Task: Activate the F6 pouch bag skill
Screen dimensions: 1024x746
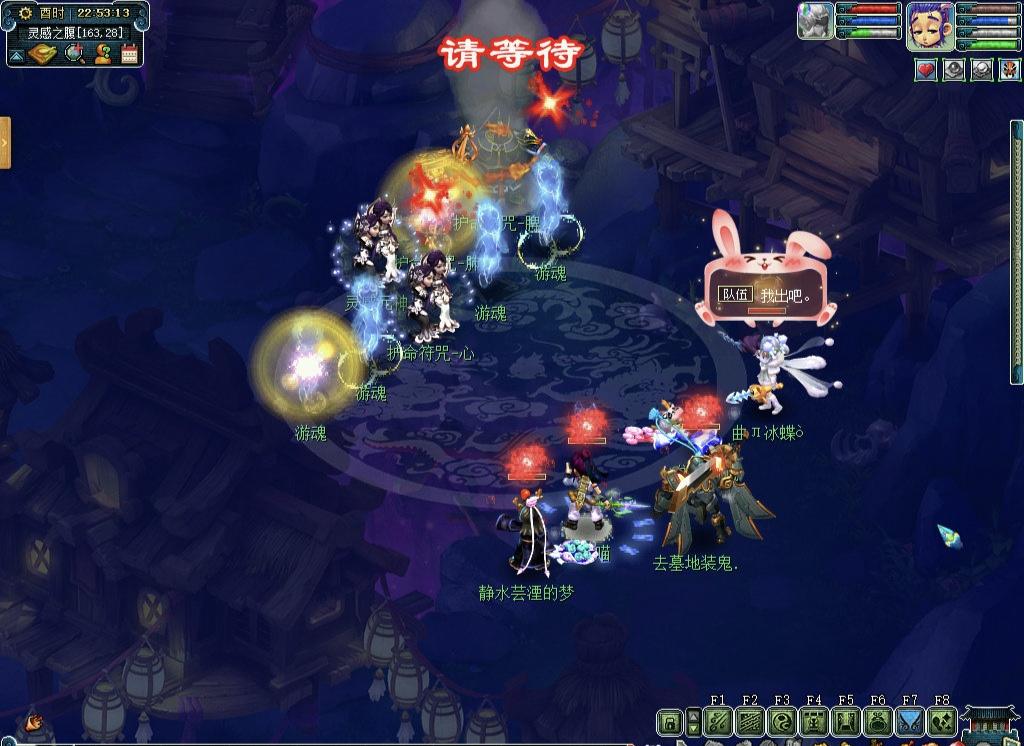Action: coord(877,721)
